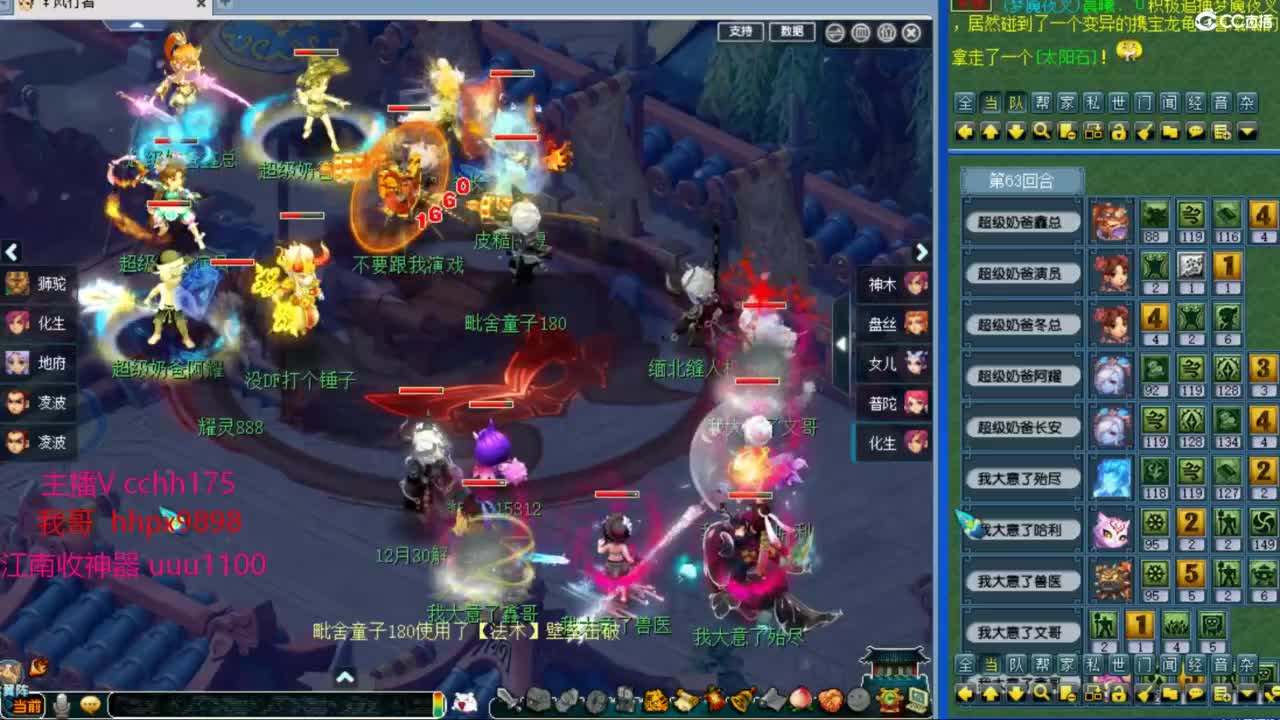Click the 支持 button at the top

(x=740, y=32)
